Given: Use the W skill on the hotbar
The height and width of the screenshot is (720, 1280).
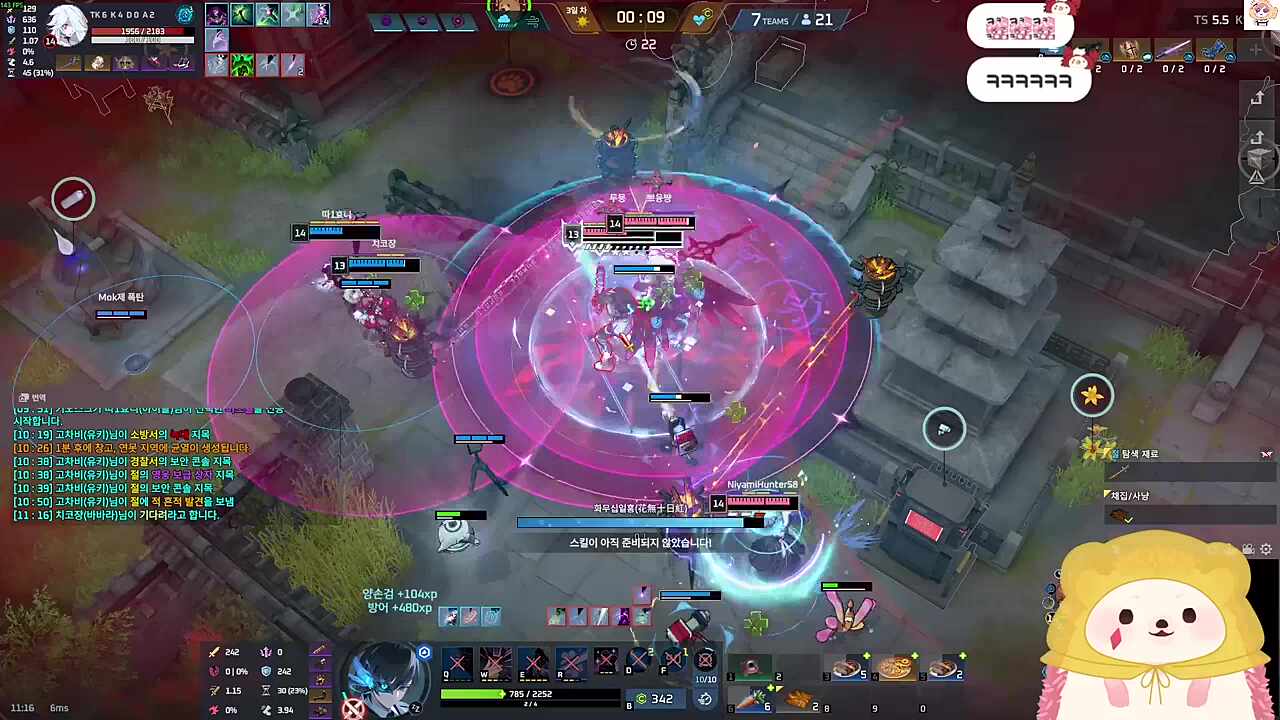Looking at the screenshot, I should tap(495, 662).
